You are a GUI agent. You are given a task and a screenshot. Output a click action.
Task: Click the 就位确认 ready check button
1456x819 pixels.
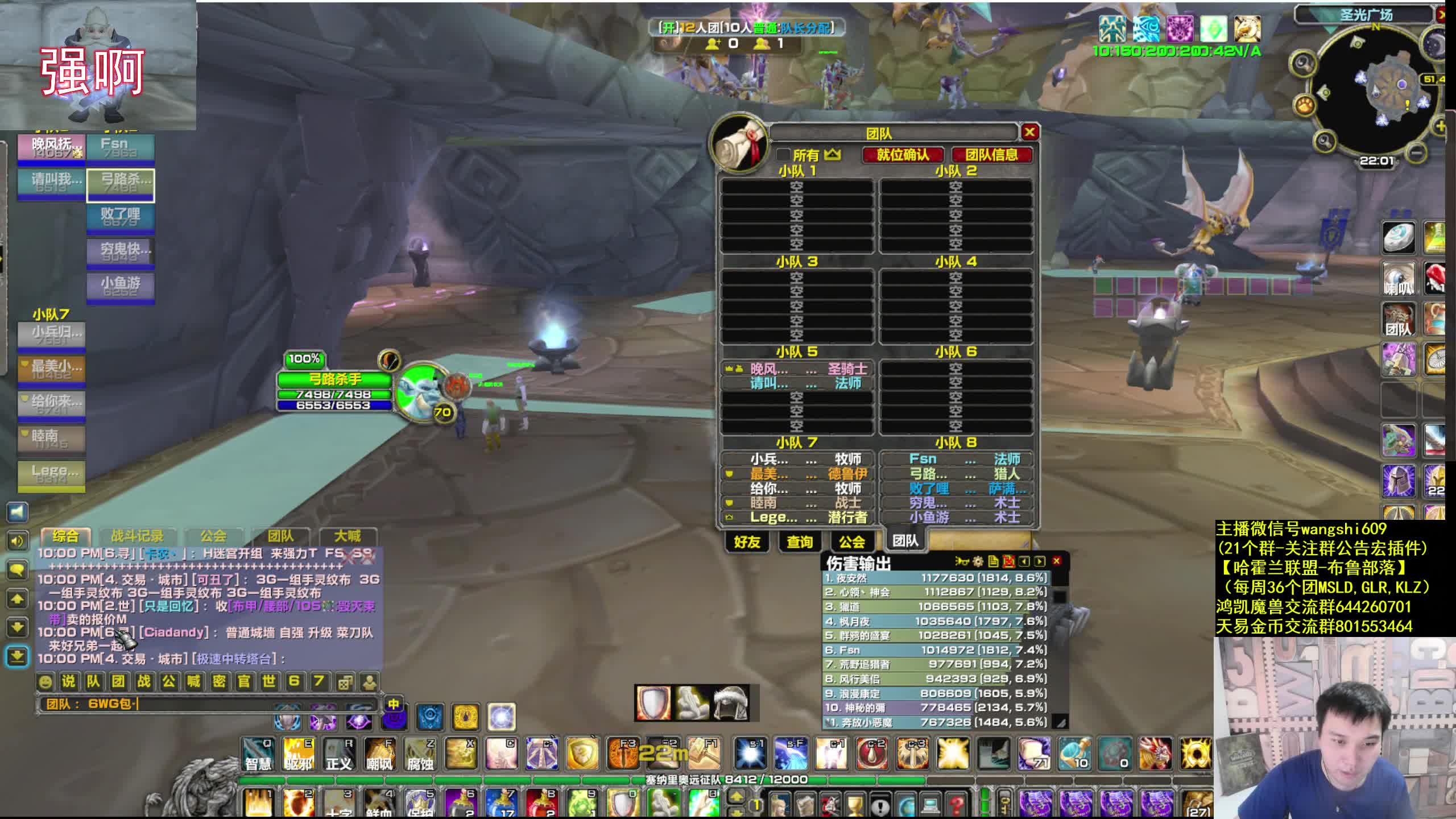tap(903, 155)
